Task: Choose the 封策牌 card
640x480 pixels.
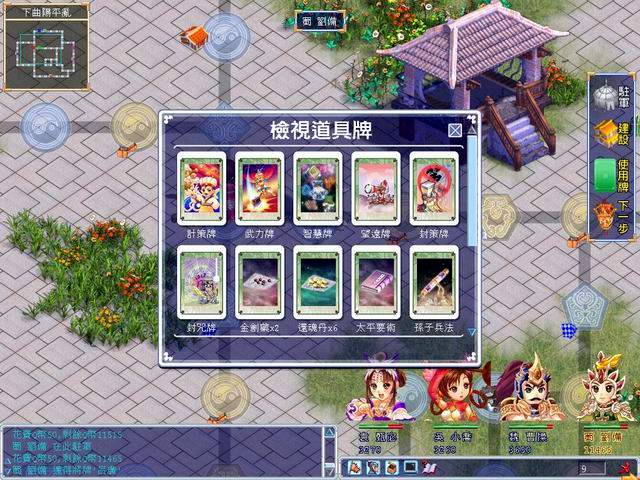Action: (x=434, y=188)
